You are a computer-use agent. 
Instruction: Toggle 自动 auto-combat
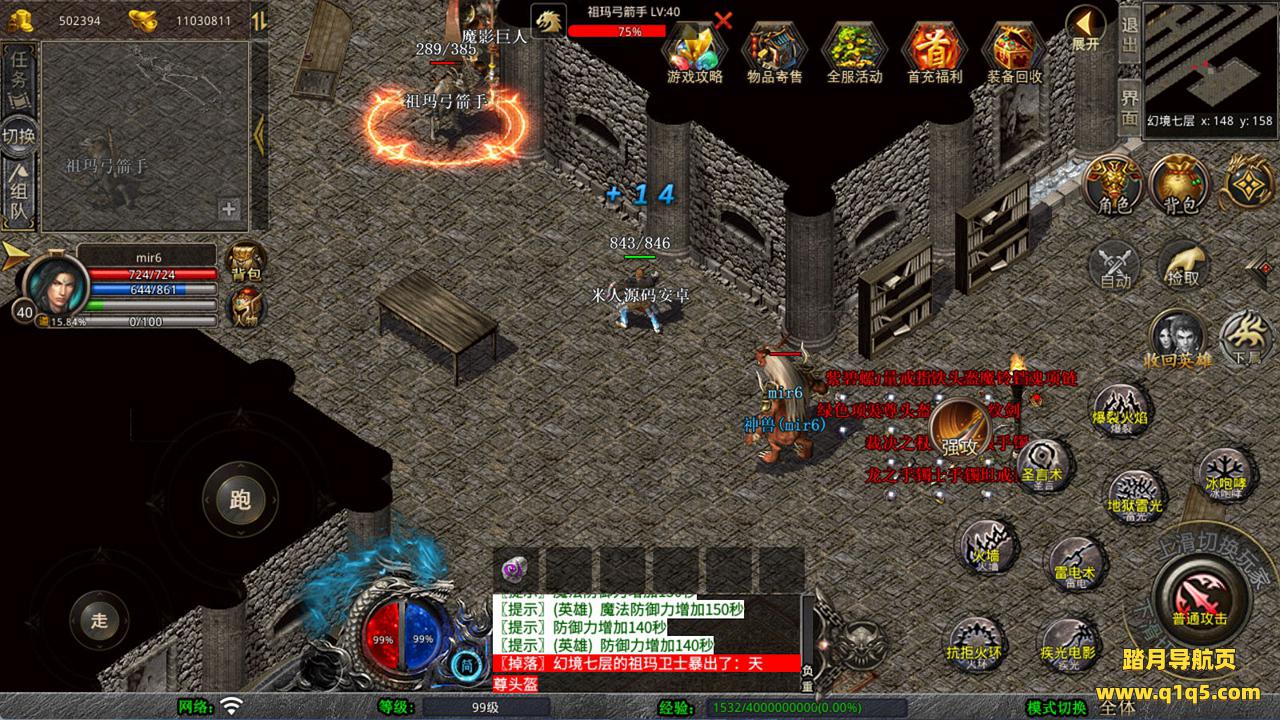[1114, 266]
